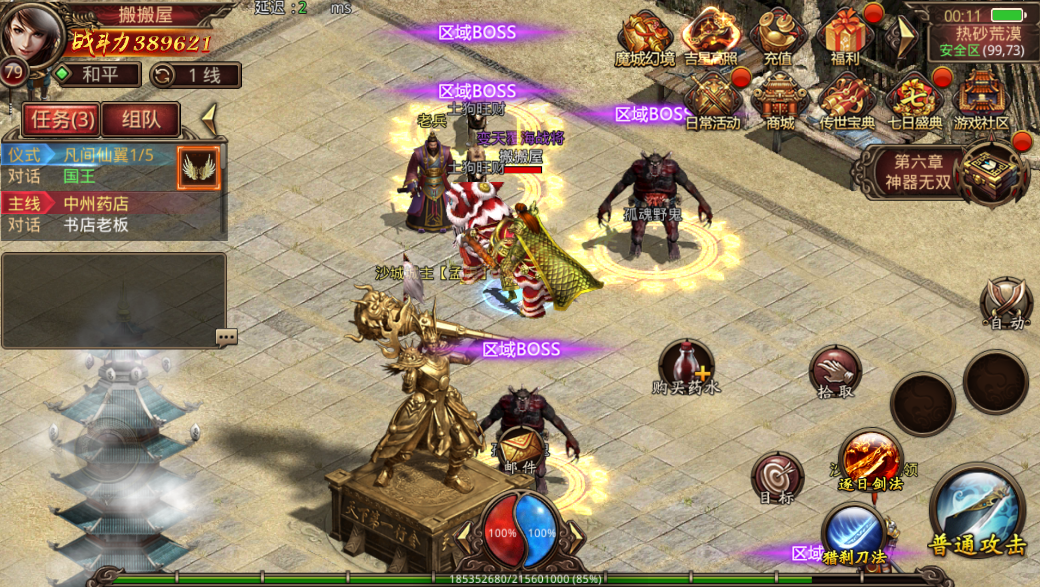Use the 普通攻击 normal attack button

tap(977, 510)
